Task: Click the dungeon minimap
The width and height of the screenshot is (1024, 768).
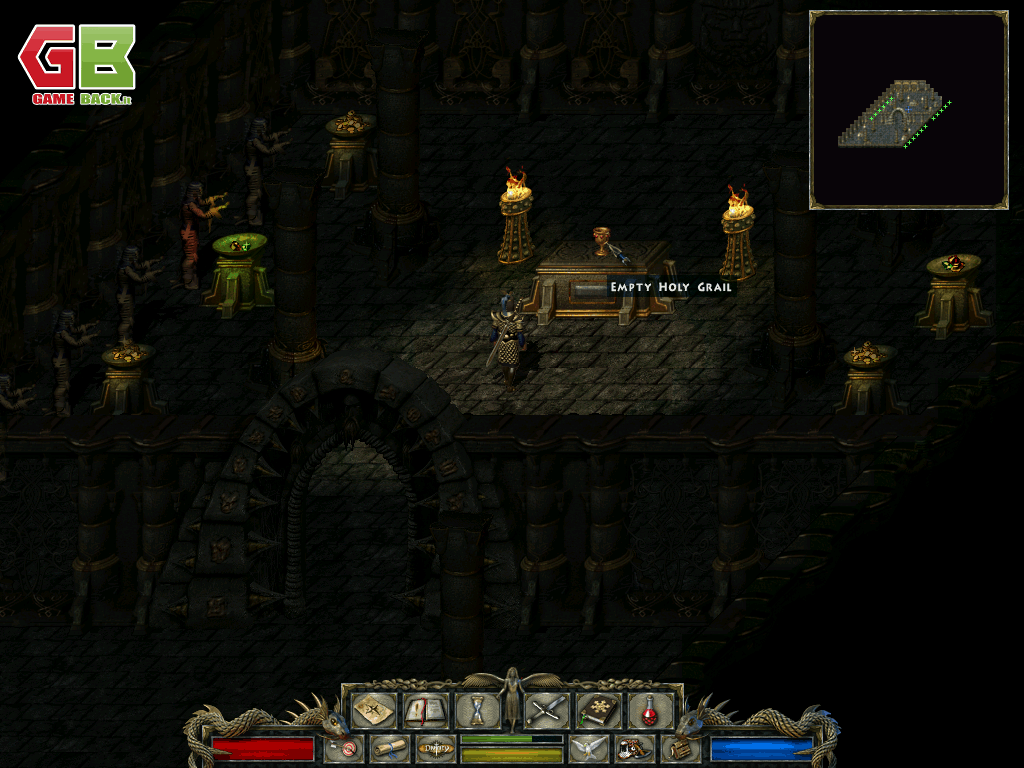Action: (x=908, y=110)
